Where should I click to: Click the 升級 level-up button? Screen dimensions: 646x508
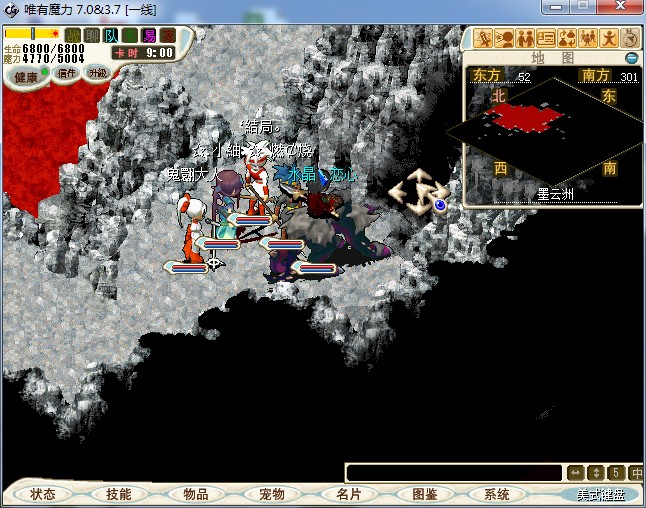[97, 73]
